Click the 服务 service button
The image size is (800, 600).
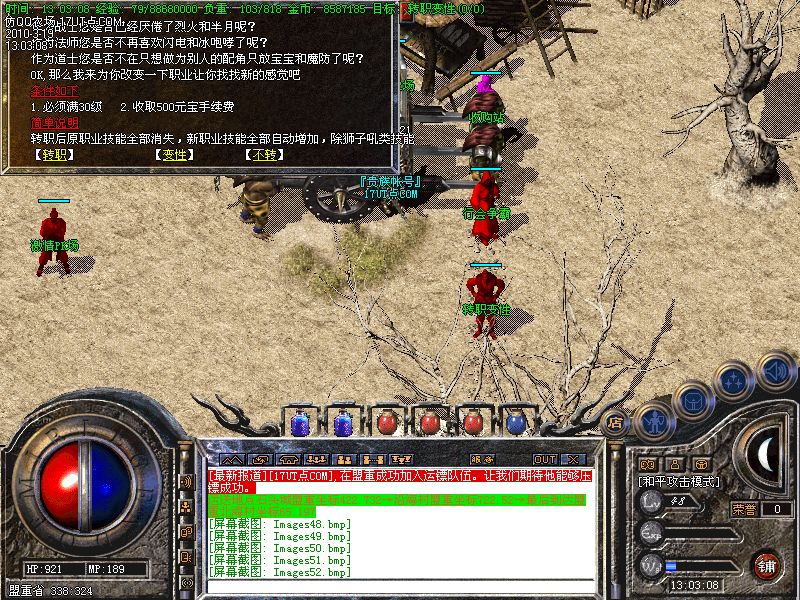482,459
